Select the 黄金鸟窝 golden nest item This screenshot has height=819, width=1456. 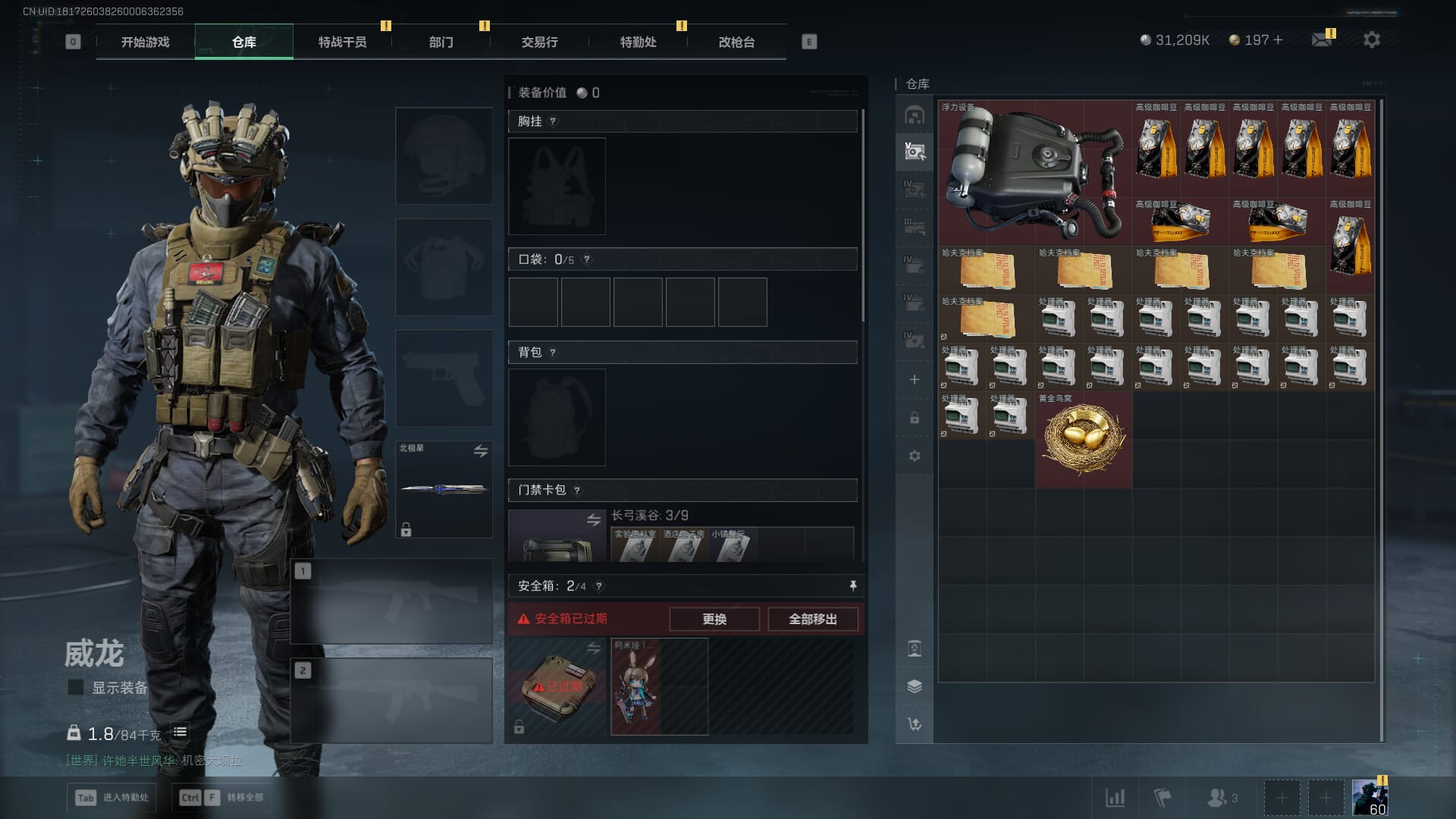(x=1083, y=439)
